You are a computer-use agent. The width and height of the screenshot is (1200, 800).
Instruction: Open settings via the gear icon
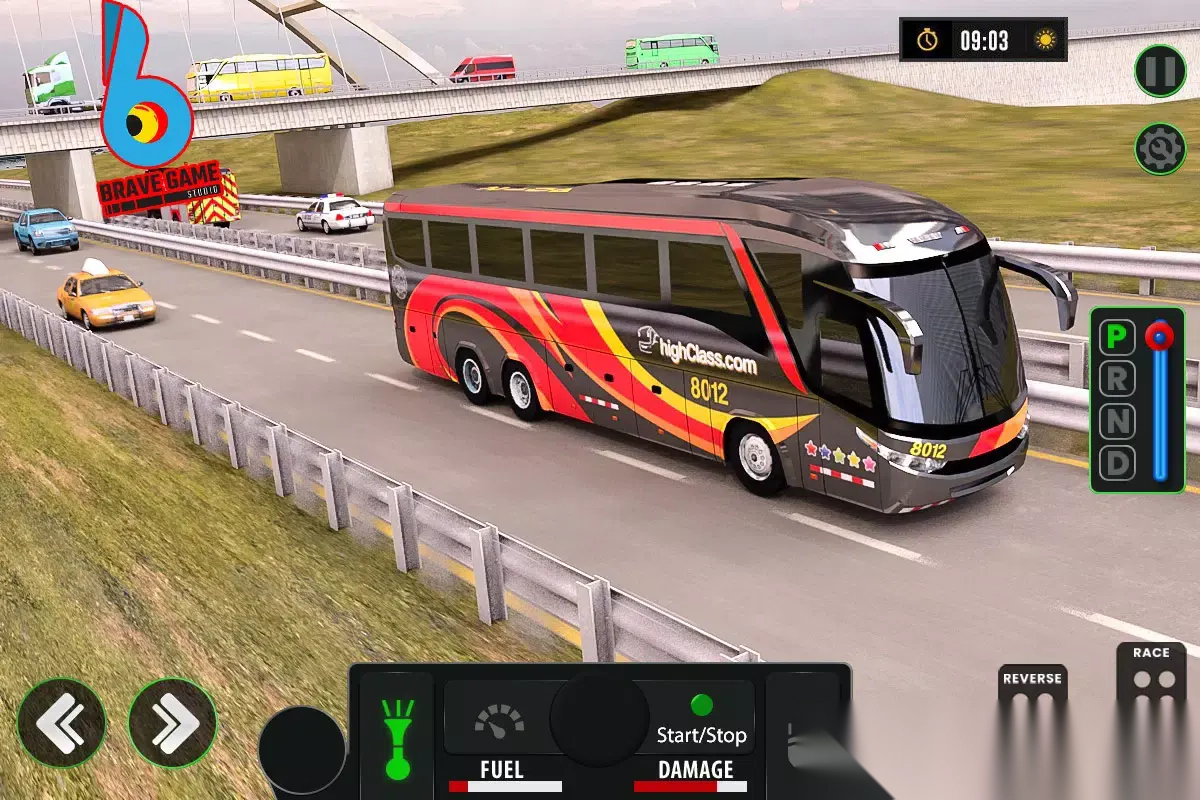pos(1160,149)
